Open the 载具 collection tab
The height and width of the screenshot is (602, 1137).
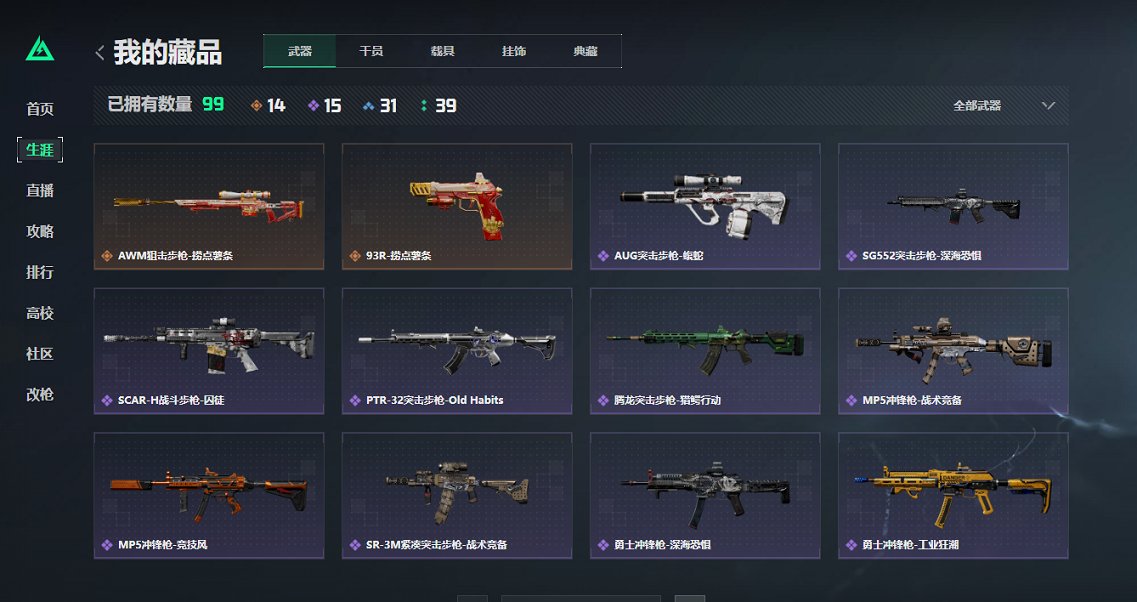point(442,51)
